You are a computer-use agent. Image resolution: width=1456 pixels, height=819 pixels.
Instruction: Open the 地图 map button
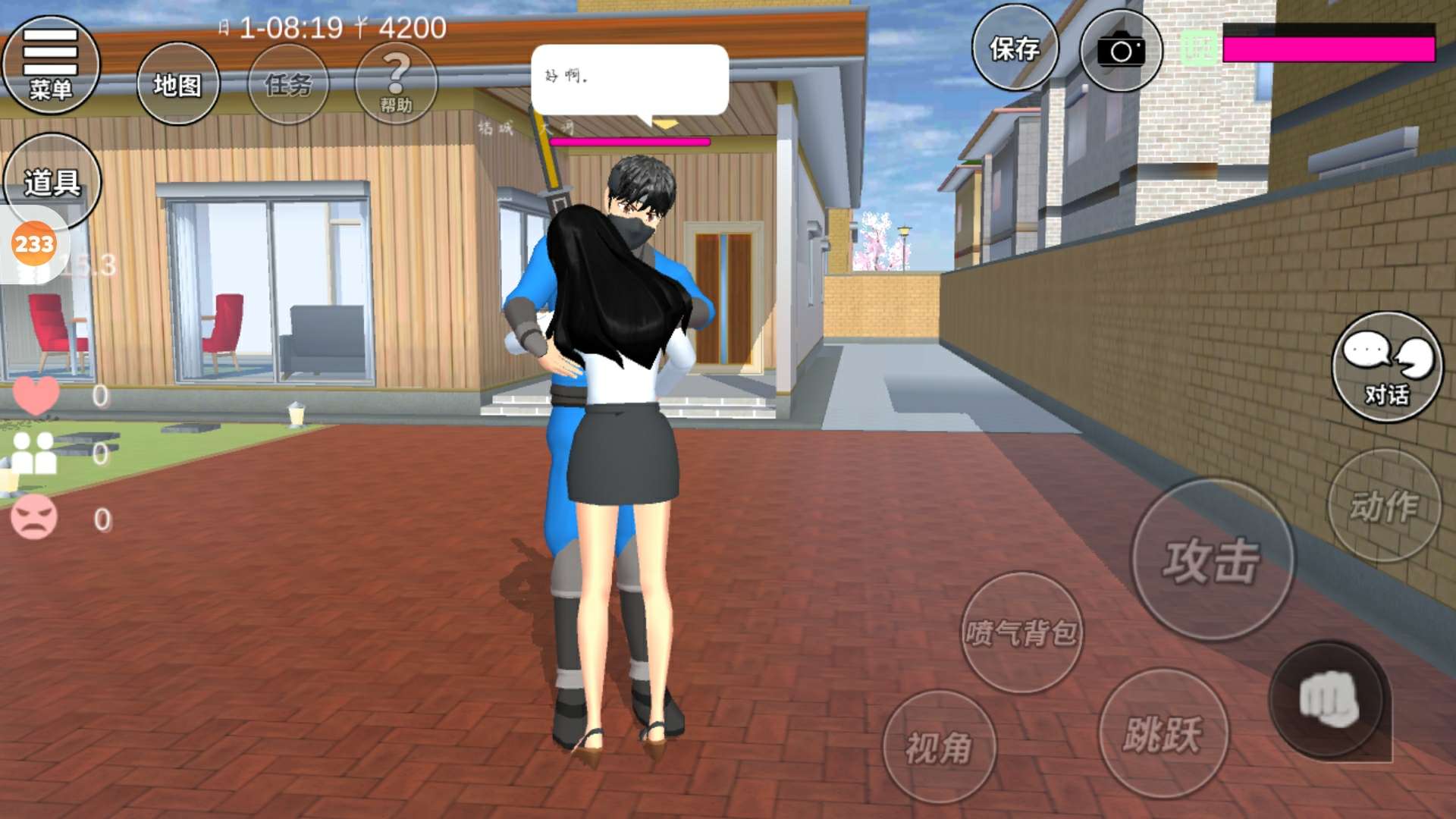(178, 84)
